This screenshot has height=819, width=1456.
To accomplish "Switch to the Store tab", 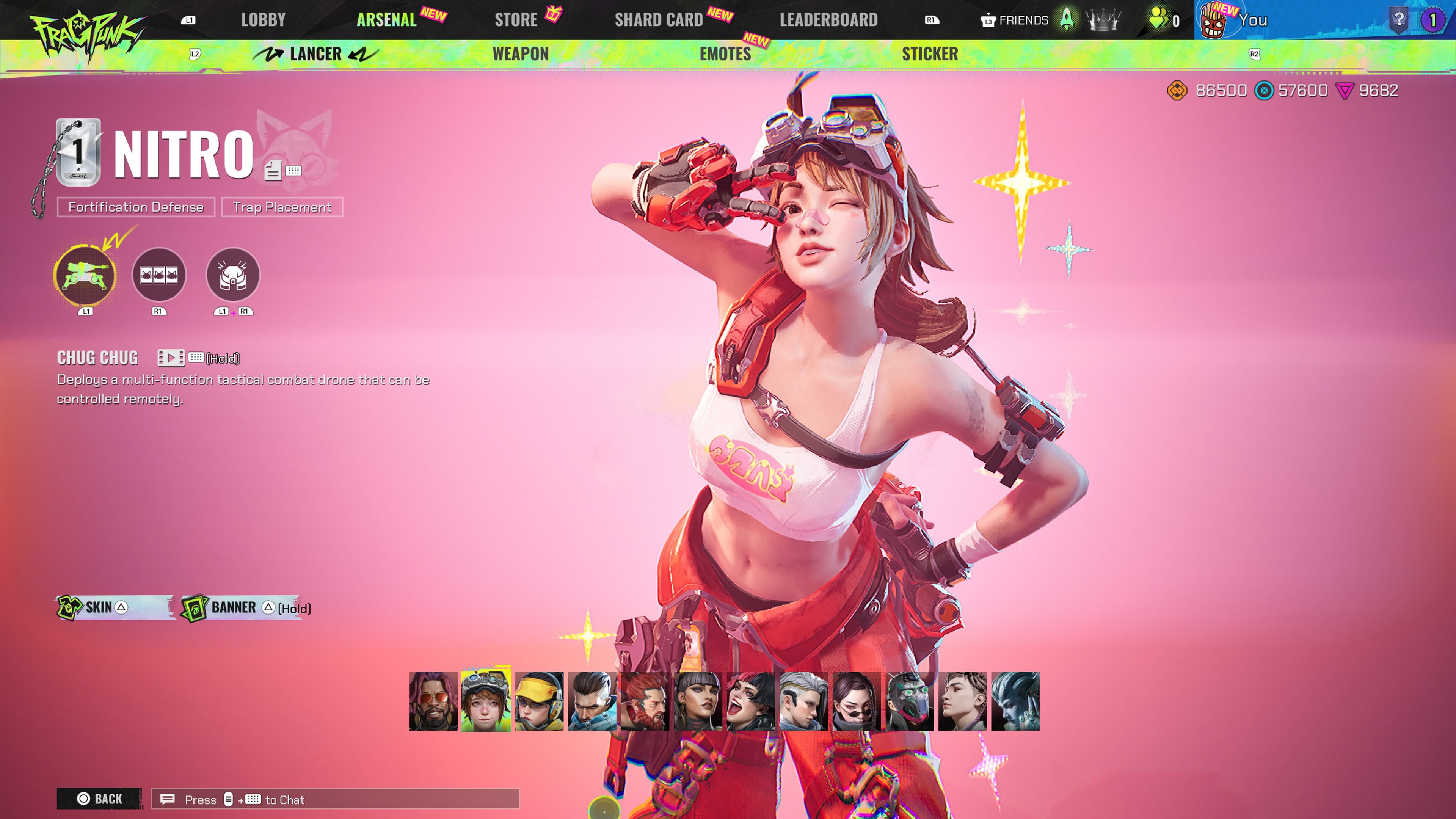I will (x=516, y=20).
